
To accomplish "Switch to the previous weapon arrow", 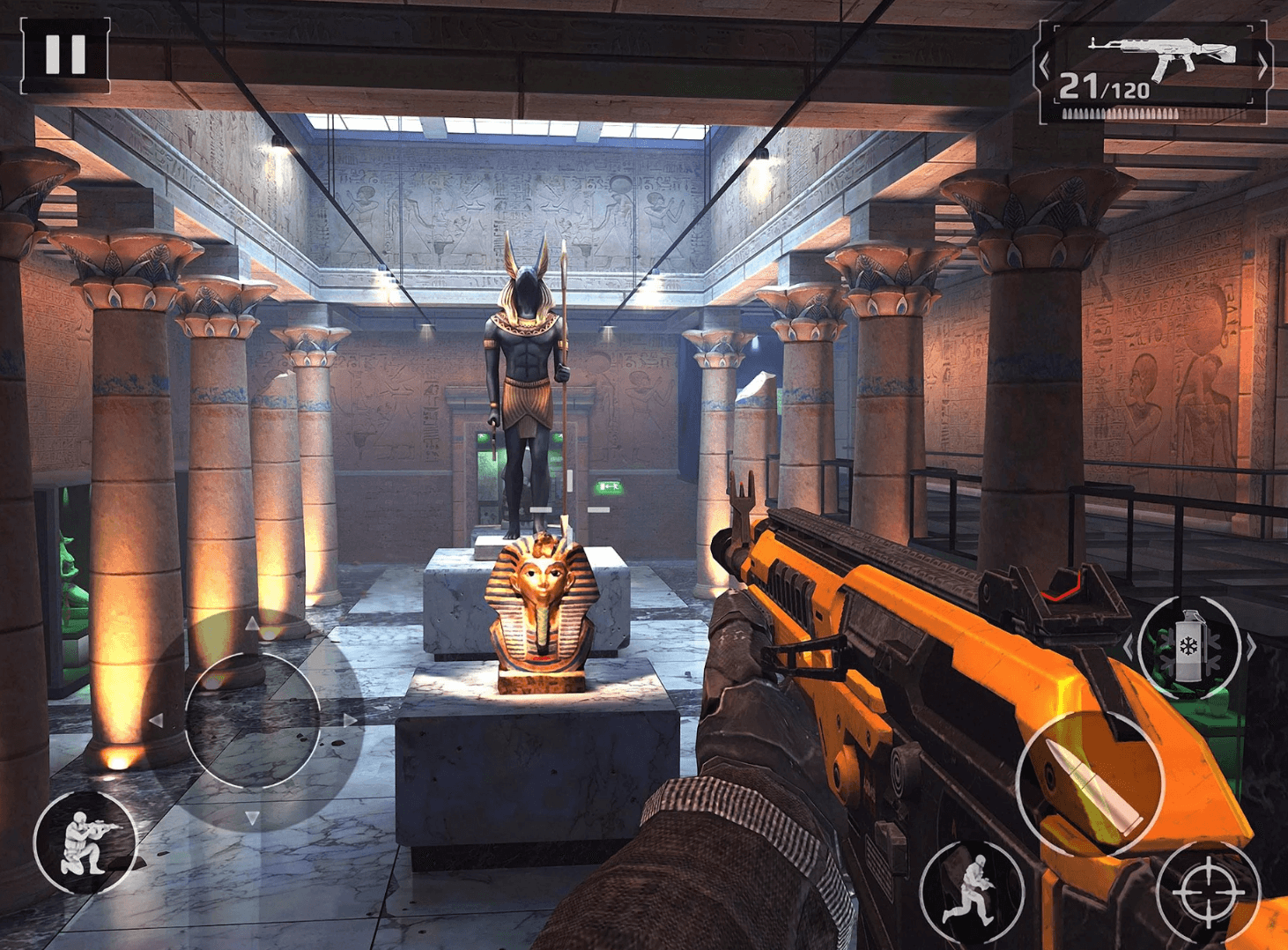I will [x=1045, y=66].
